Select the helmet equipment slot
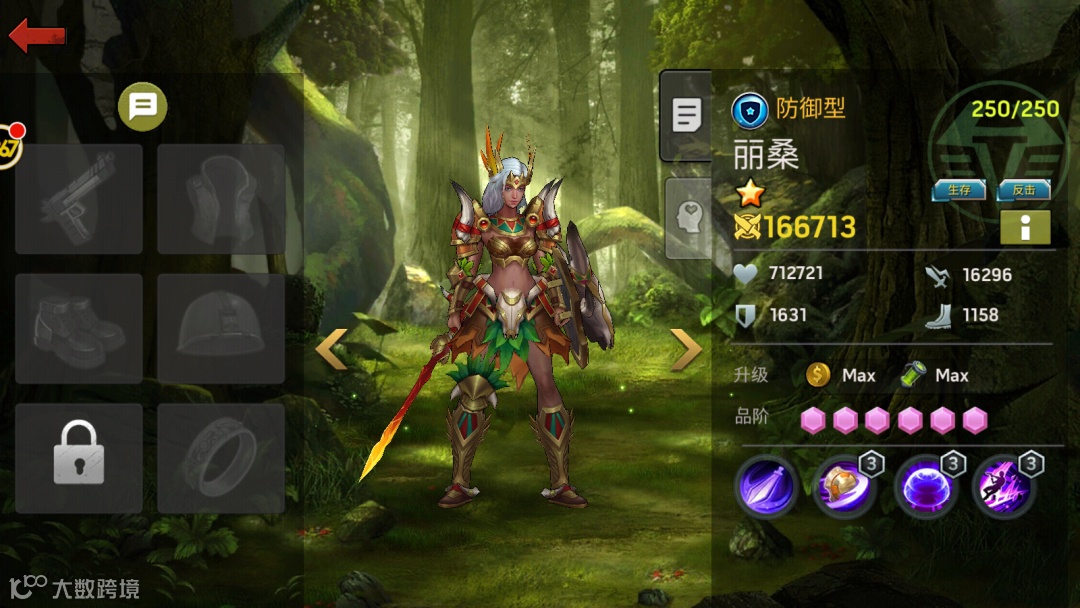Viewport: 1080px width, 608px height. (221, 329)
